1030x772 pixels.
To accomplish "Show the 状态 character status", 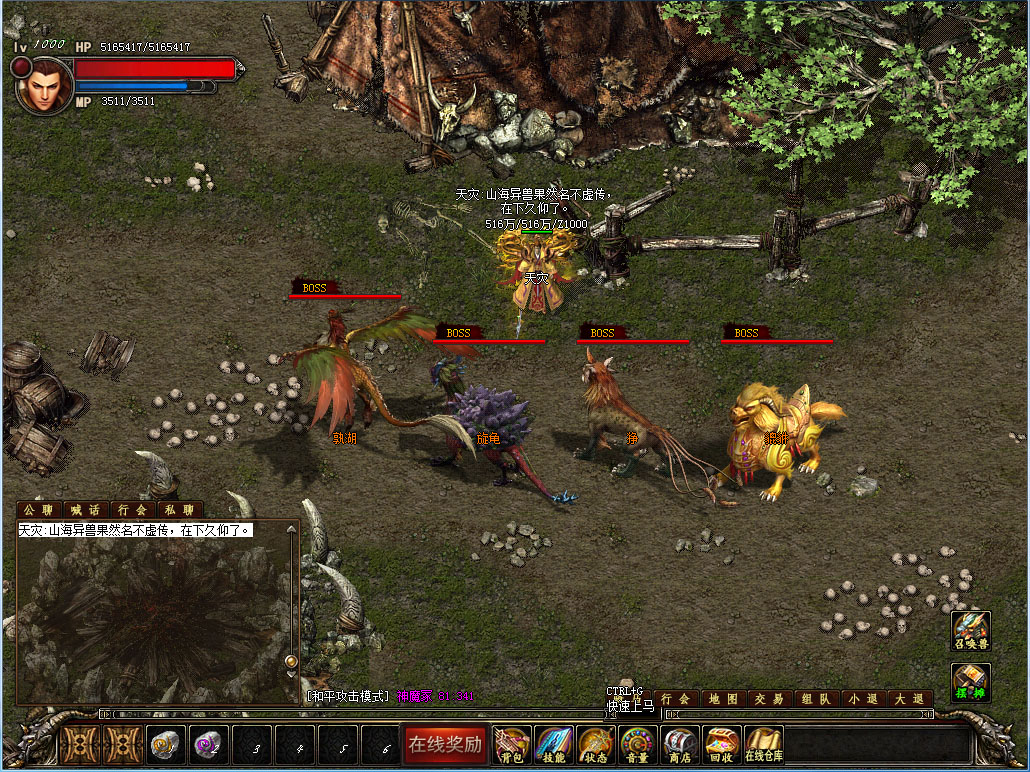I will 596,745.
